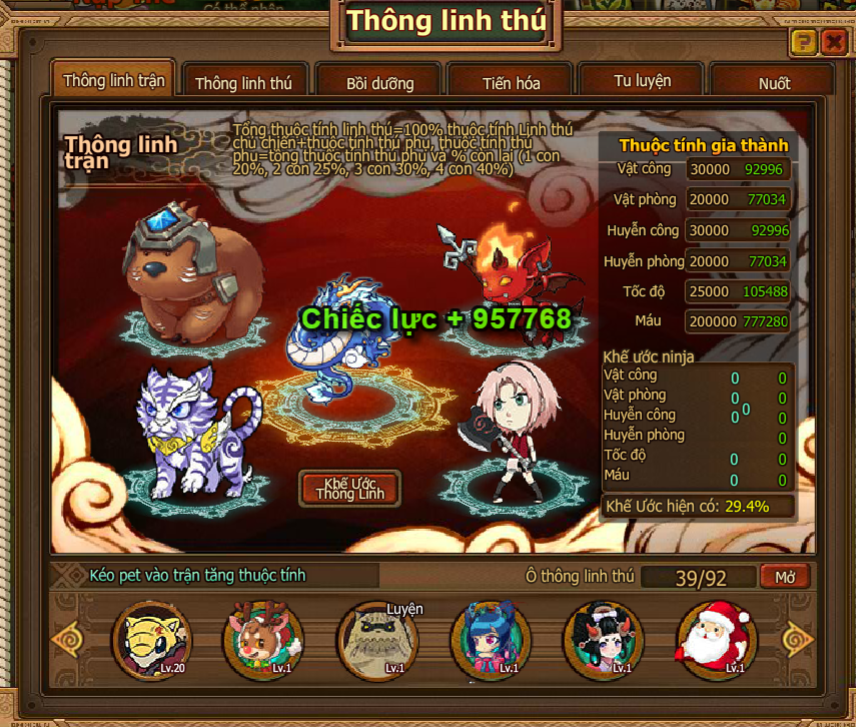Image resolution: width=856 pixels, height=727 pixels.
Task: Click the Mở button to unlock slots
Action: tap(784, 577)
